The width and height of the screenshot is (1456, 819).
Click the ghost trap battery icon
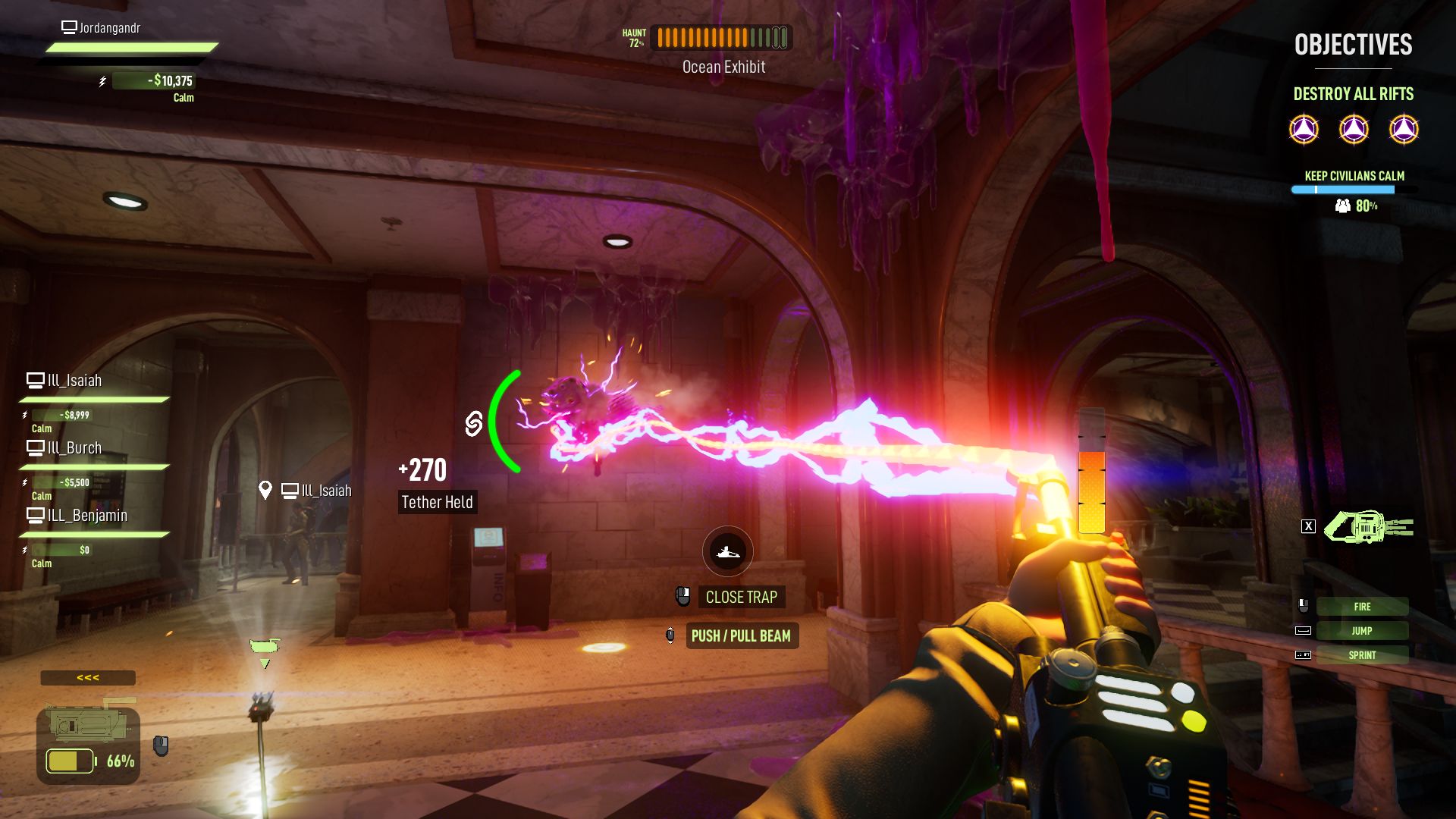pos(70,761)
